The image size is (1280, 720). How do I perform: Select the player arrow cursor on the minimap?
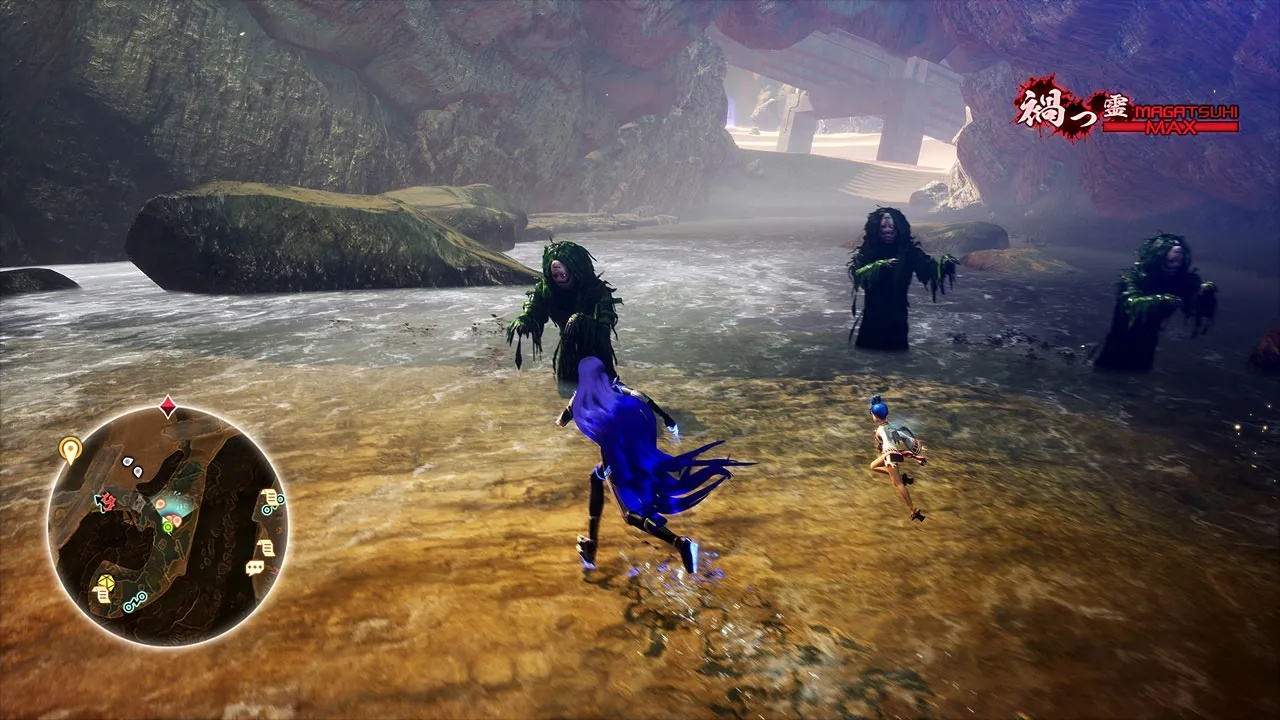point(166,519)
